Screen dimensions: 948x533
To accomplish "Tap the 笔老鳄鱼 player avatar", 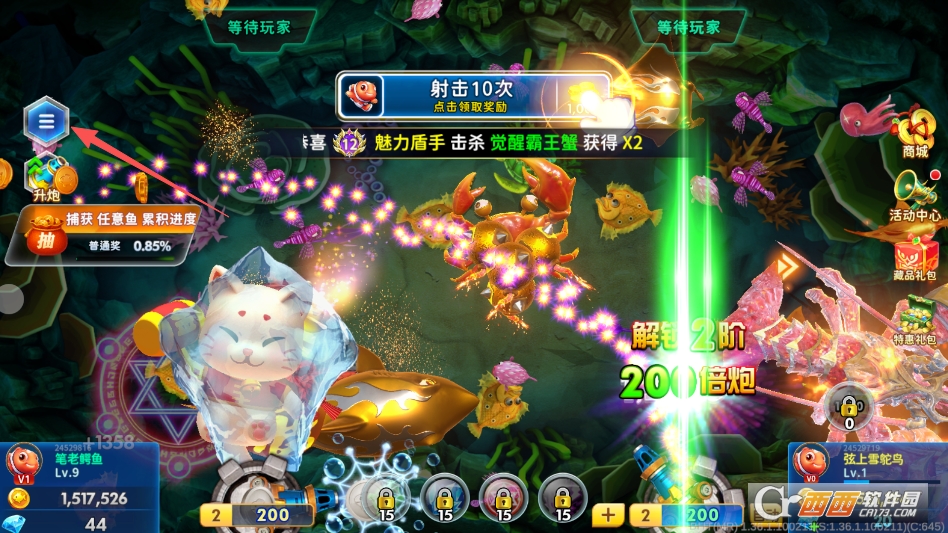I will tap(23, 463).
